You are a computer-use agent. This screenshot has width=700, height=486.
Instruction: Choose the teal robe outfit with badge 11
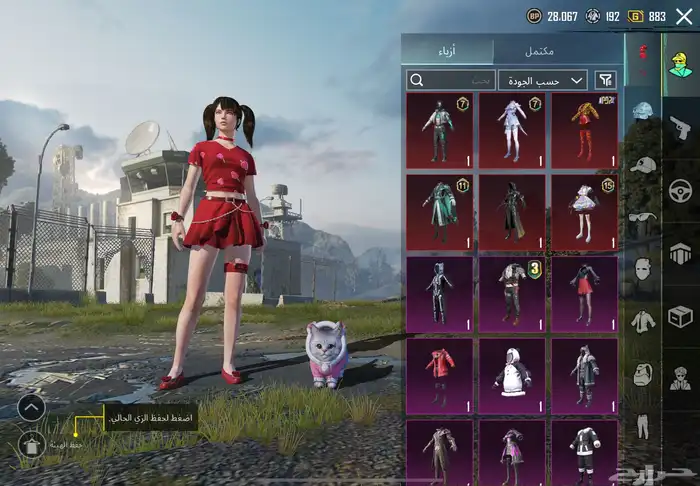[x=440, y=212]
